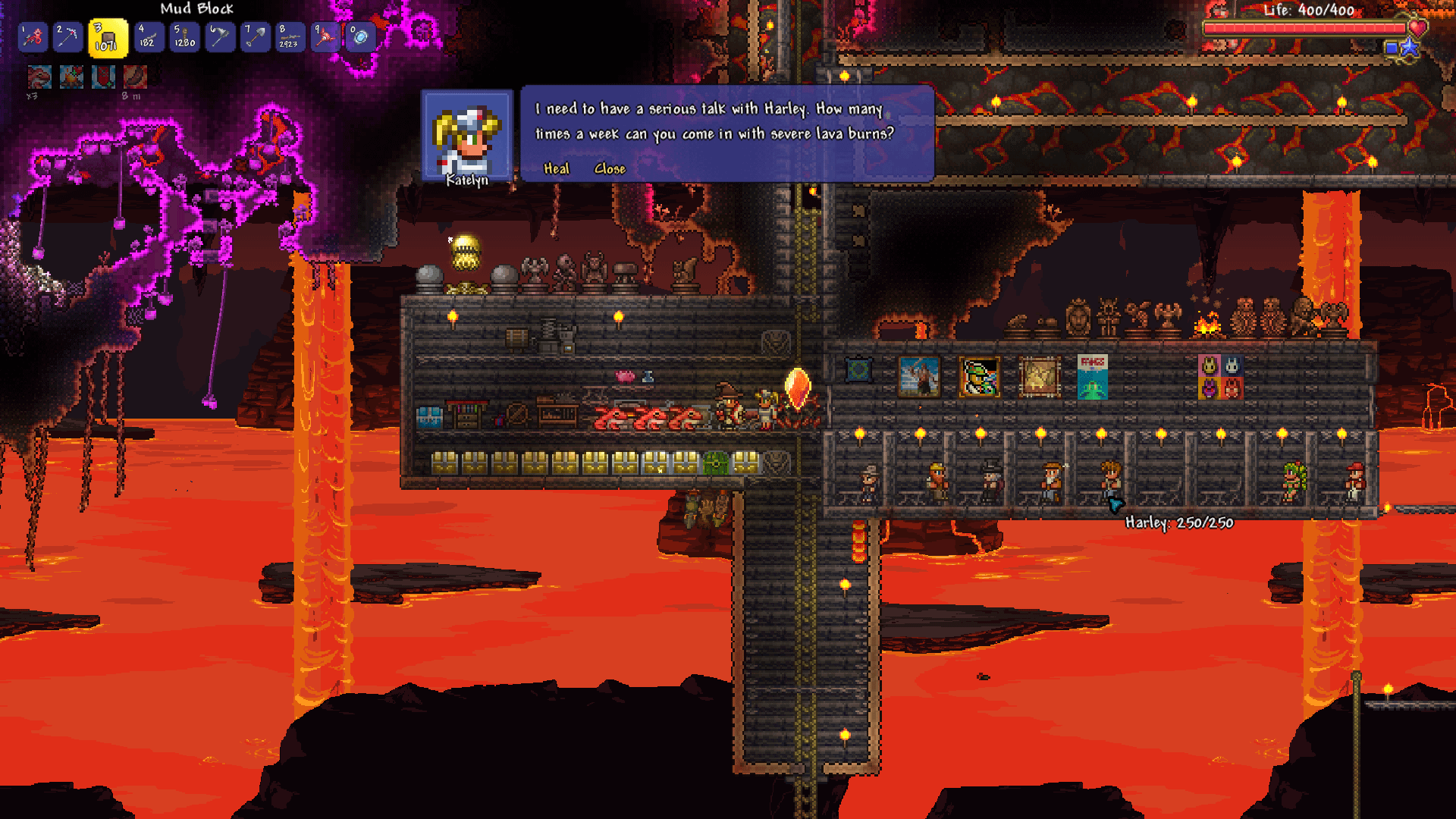Image resolution: width=1456 pixels, height=819 pixels.
Task: Equip the red hammer in slot 9
Action: tap(325, 37)
